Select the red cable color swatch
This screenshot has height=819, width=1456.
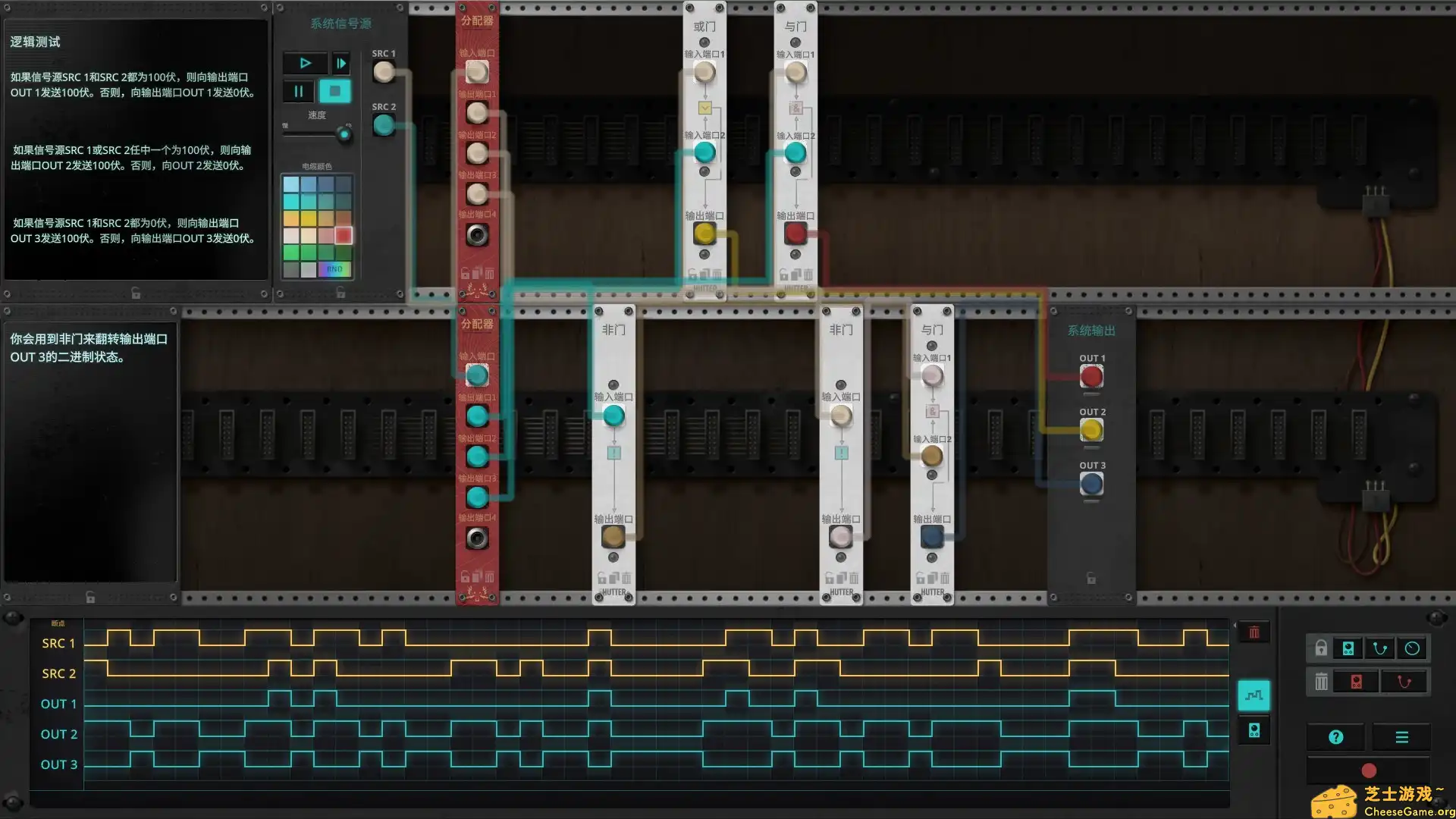[344, 235]
